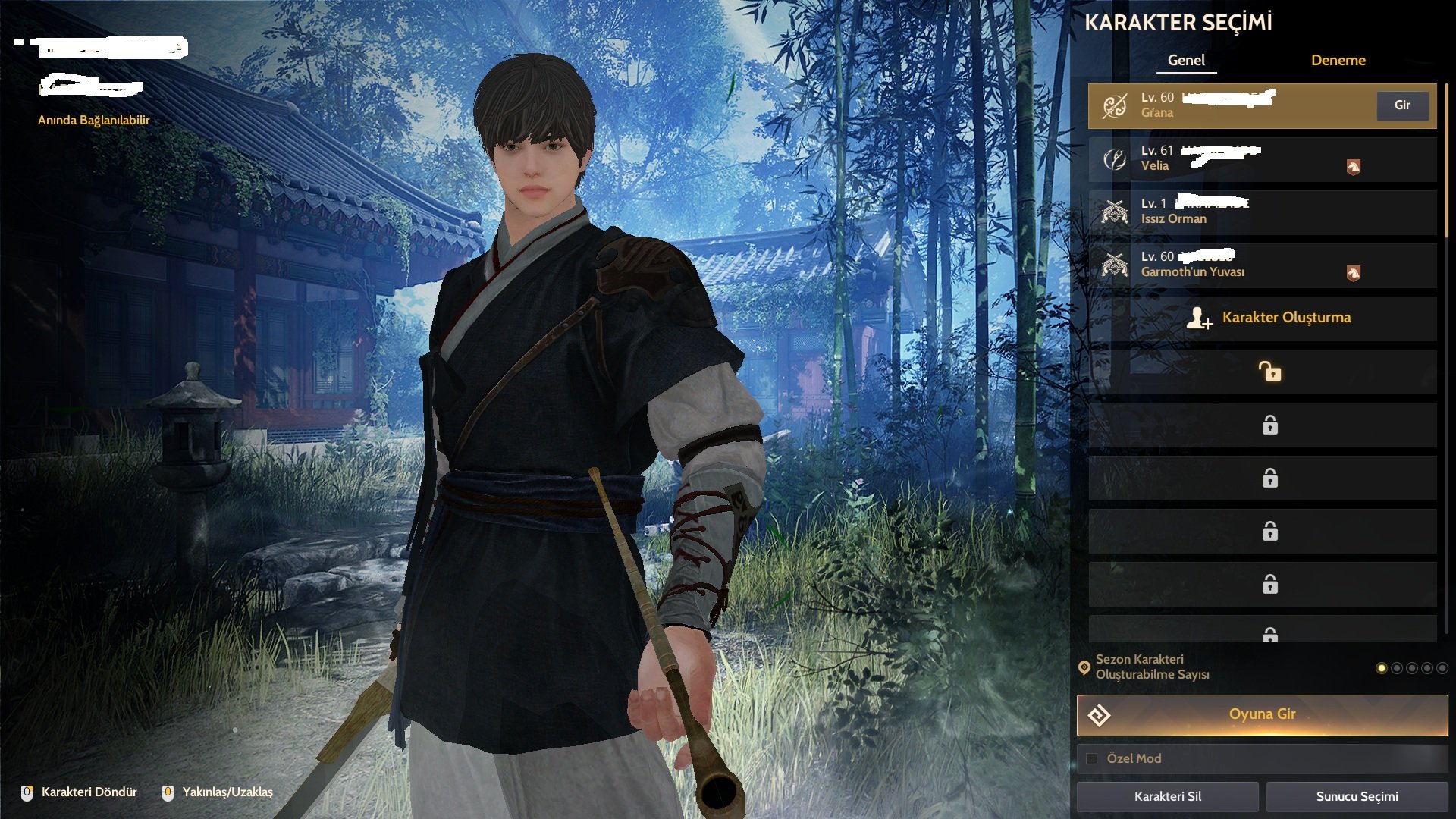The image size is (1456, 819).
Task: Enter the game with Oyuna Gir
Action: tap(1262, 714)
